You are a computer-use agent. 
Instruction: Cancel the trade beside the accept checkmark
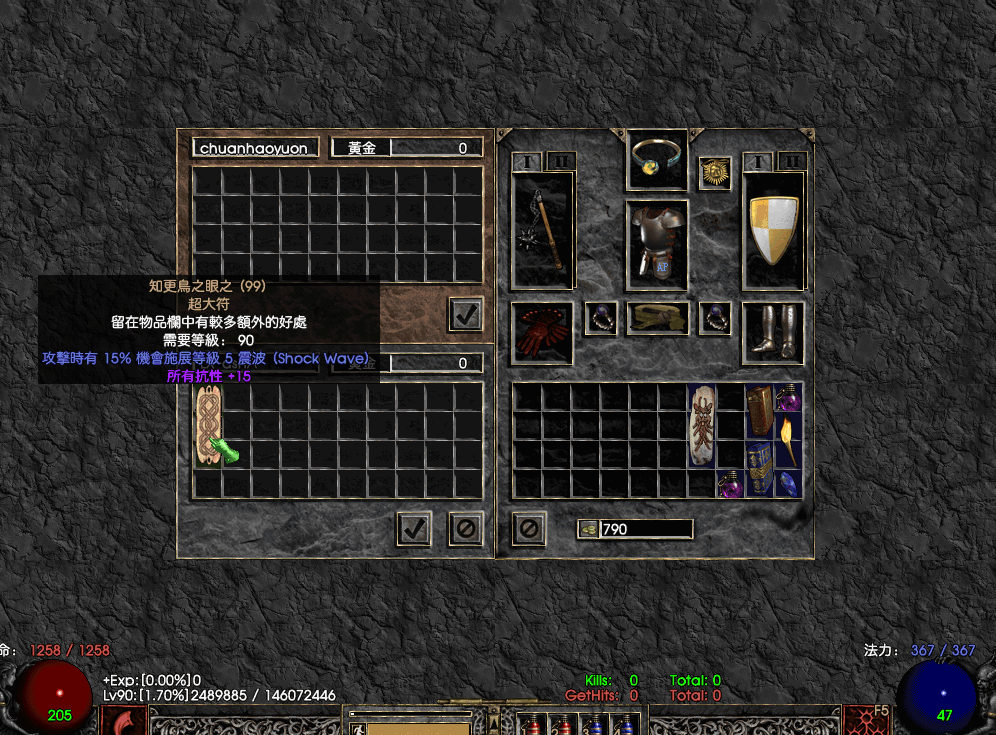465,528
